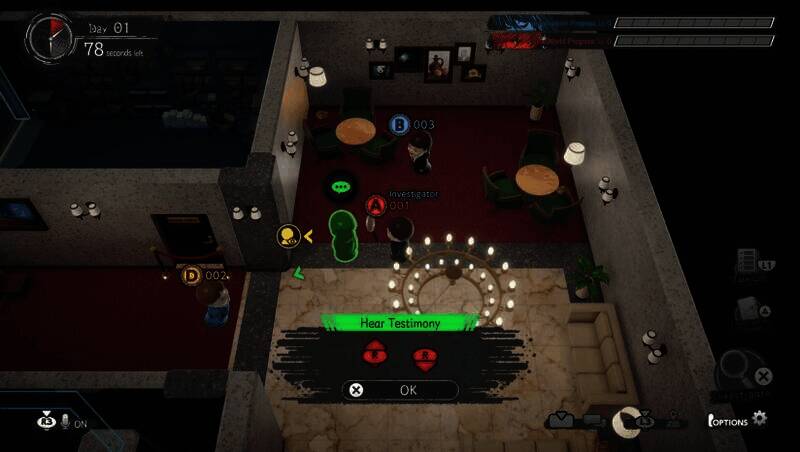Confirm with the OK button
The image size is (800, 452).
[x=400, y=390]
